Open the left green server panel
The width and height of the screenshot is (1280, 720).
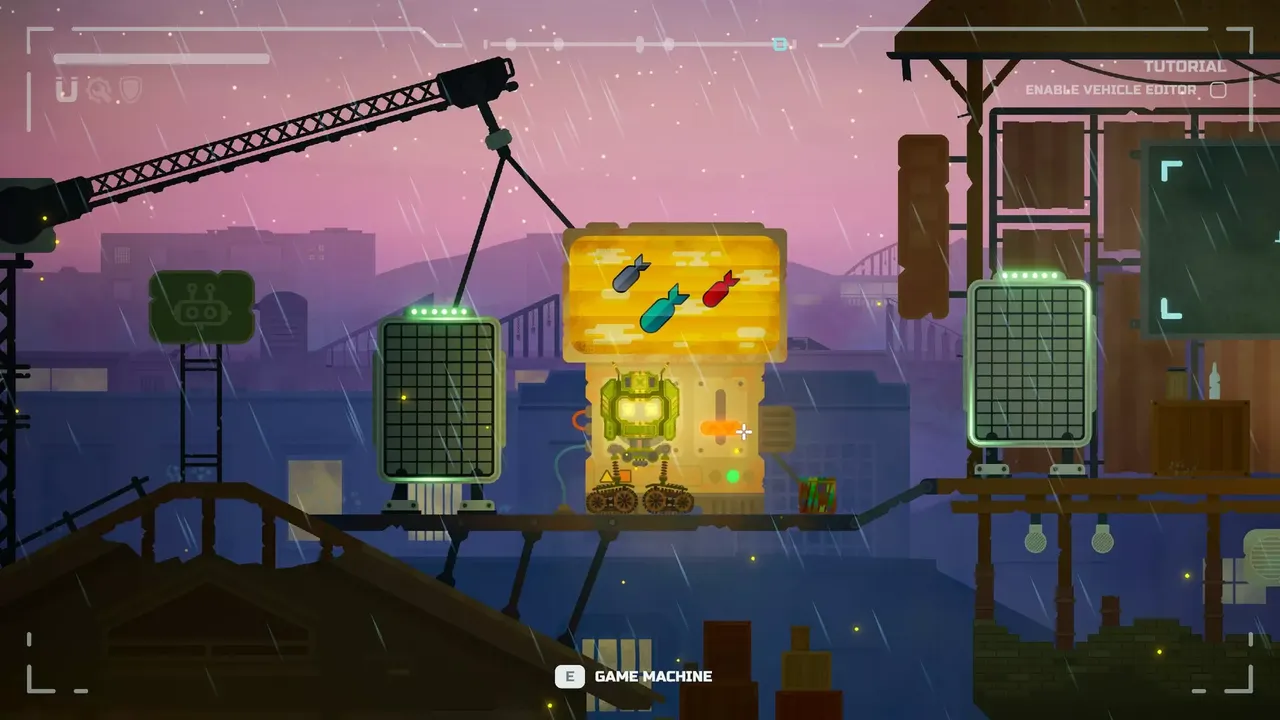point(437,400)
